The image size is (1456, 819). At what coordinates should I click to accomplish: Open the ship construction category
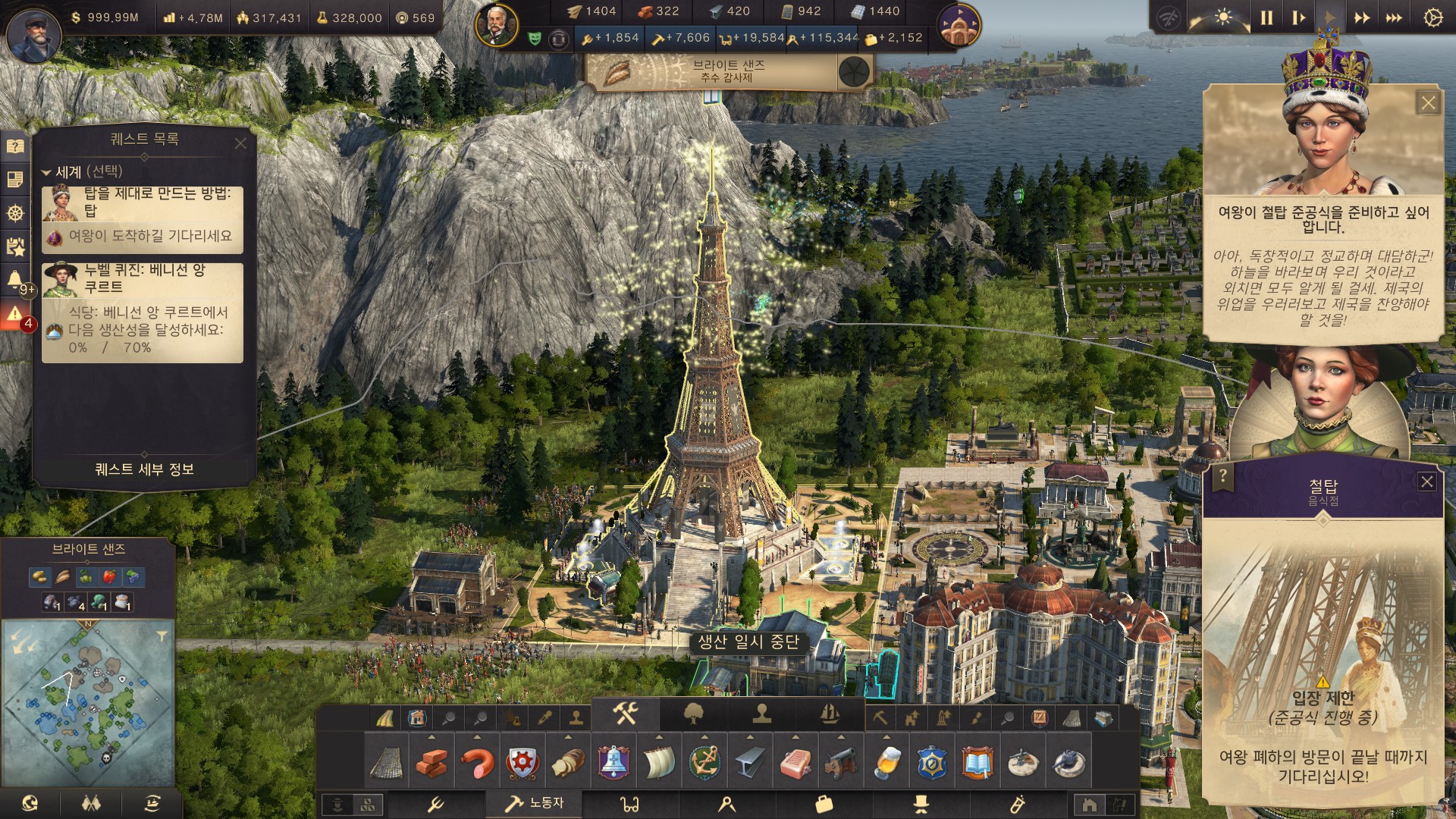click(830, 714)
